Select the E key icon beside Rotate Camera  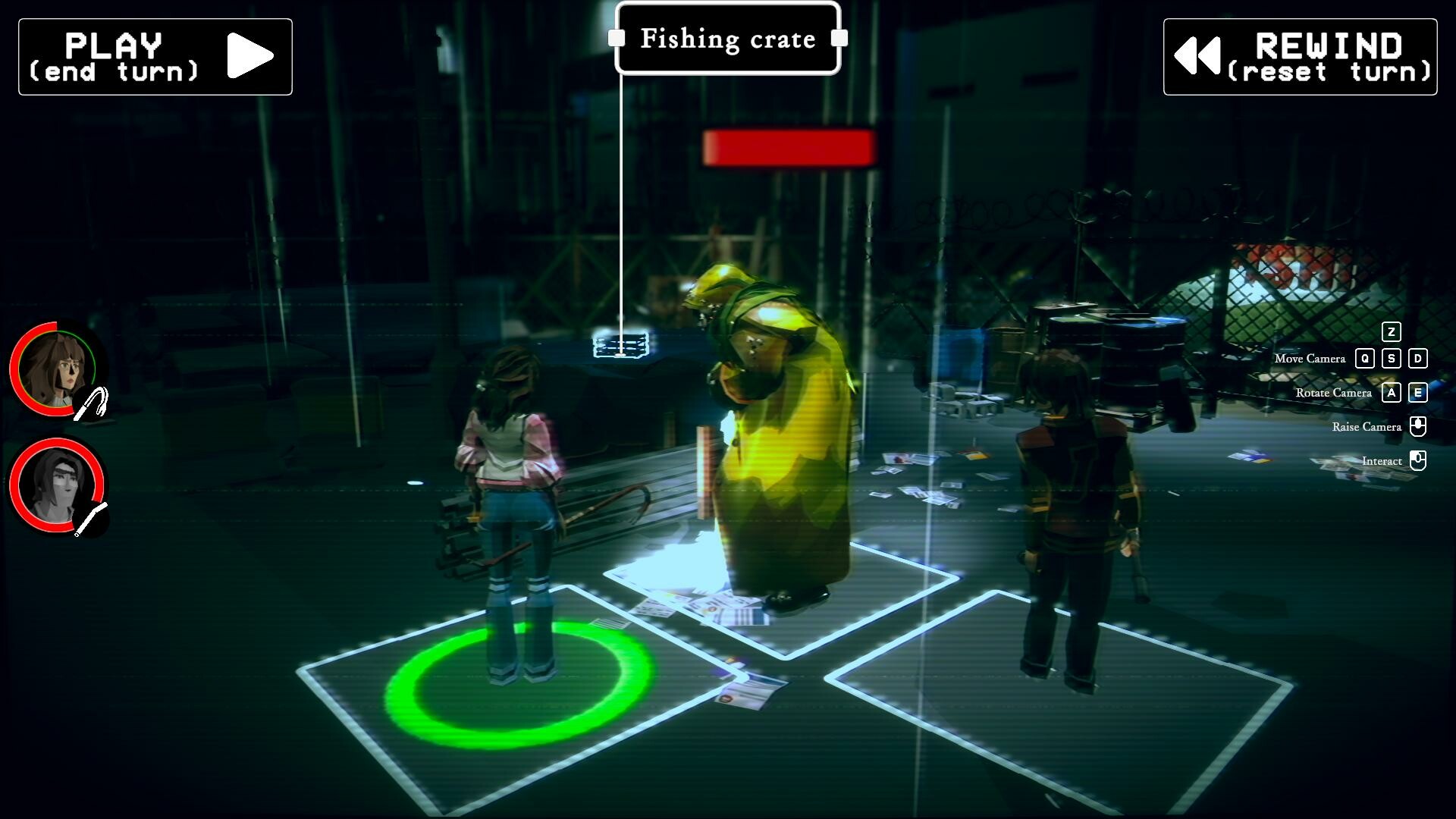point(1417,393)
